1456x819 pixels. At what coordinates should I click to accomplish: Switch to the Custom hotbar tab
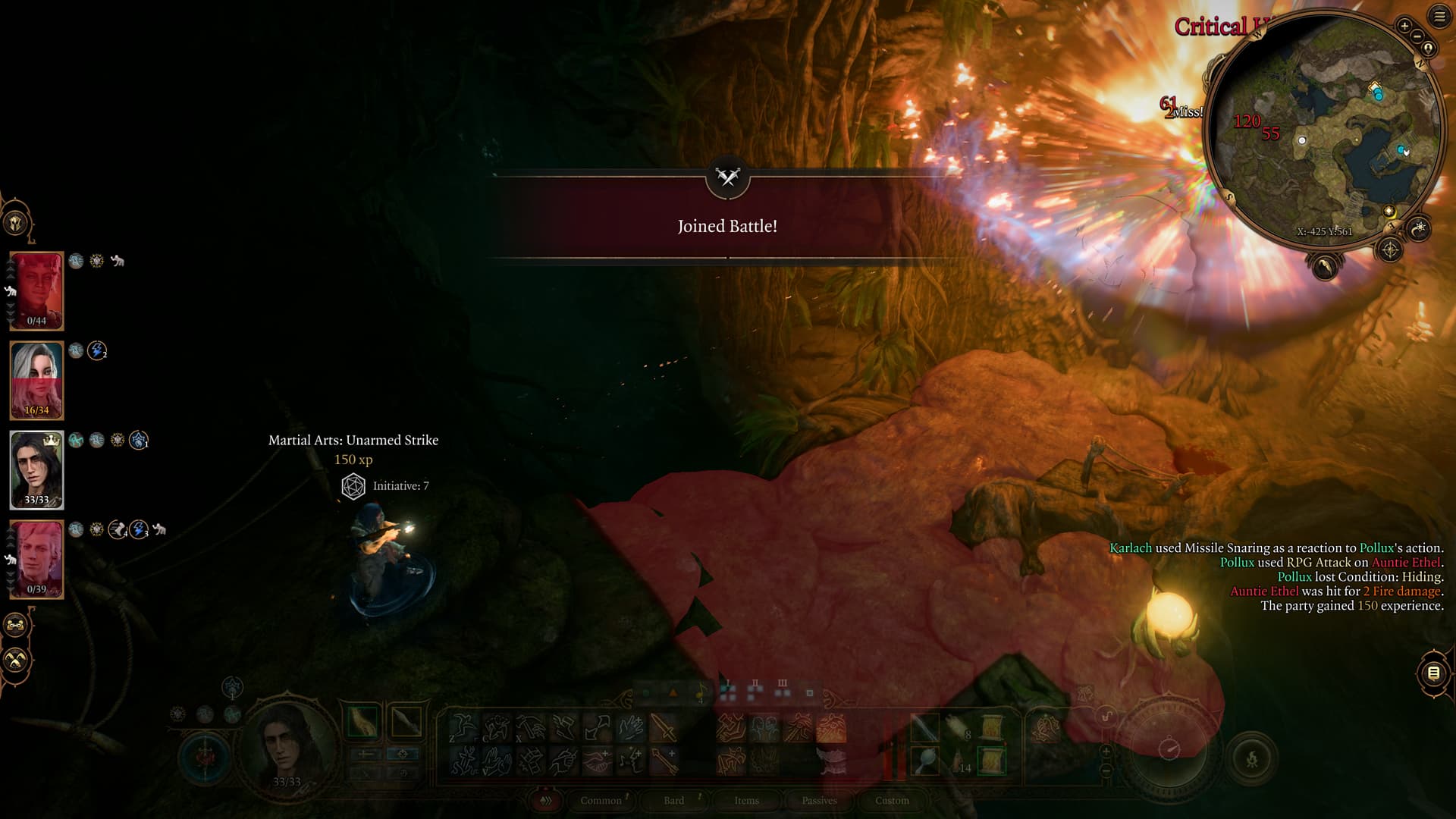coord(892,800)
